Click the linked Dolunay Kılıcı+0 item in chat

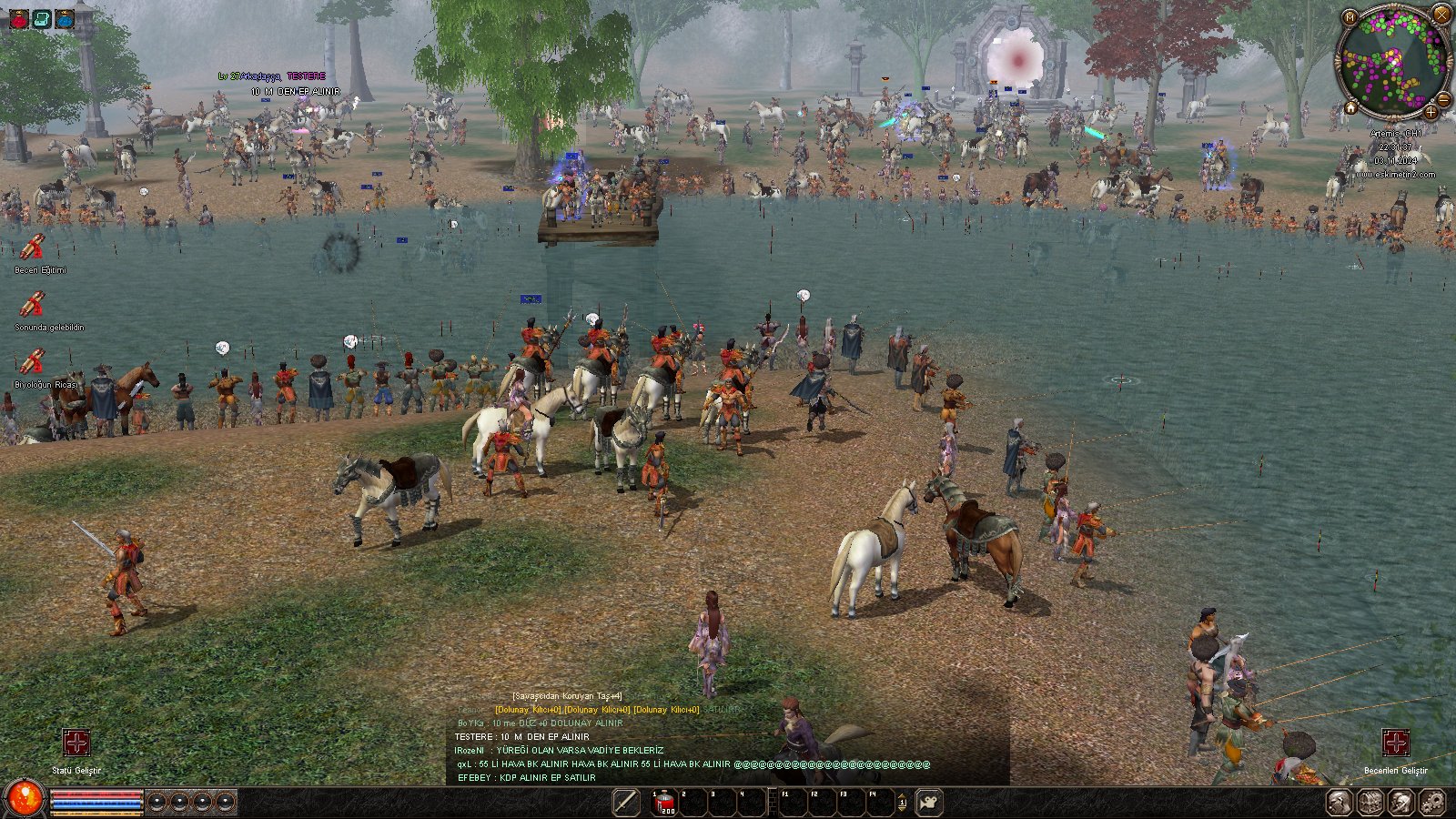(528, 710)
